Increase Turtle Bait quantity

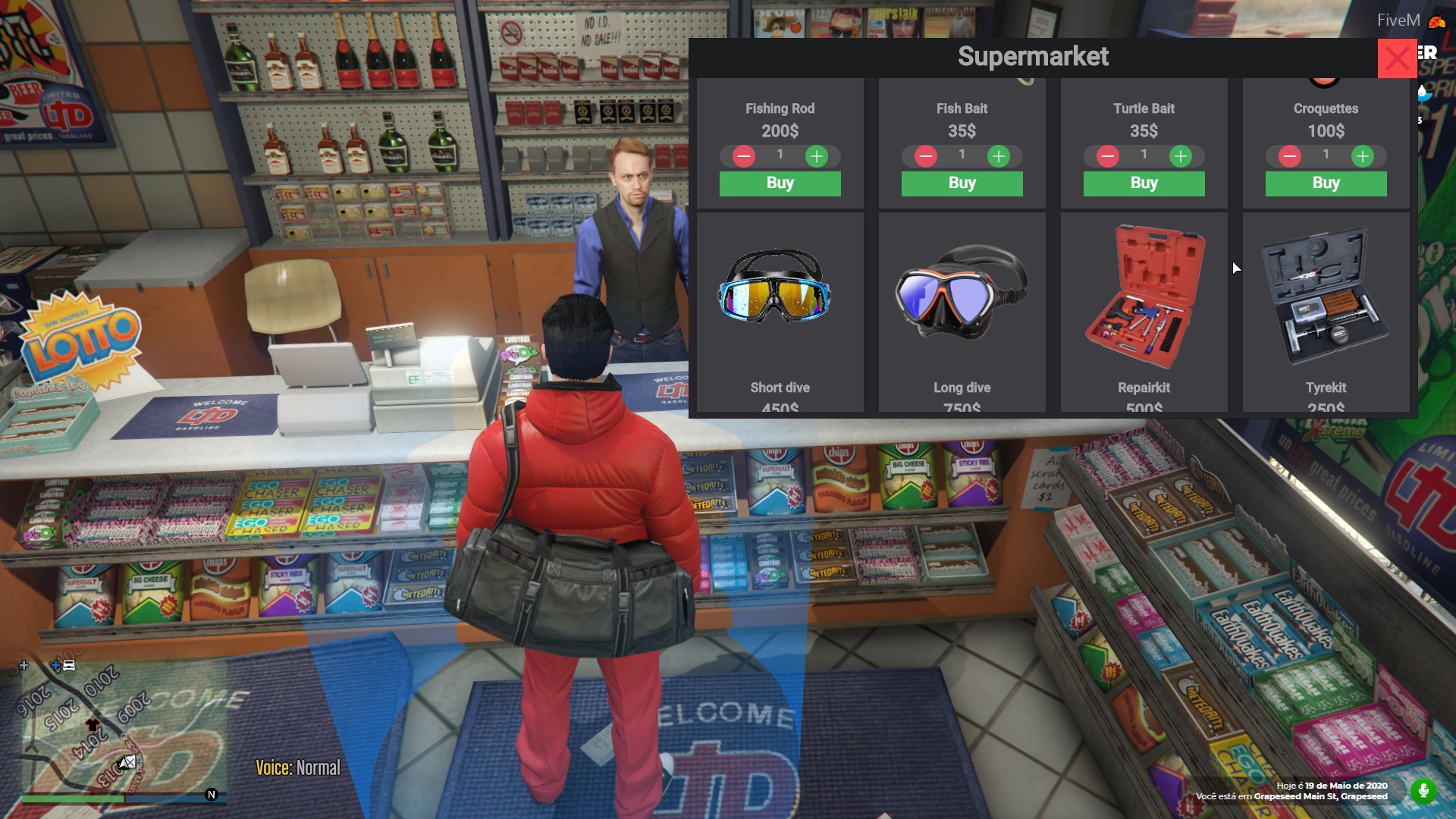point(1181,156)
